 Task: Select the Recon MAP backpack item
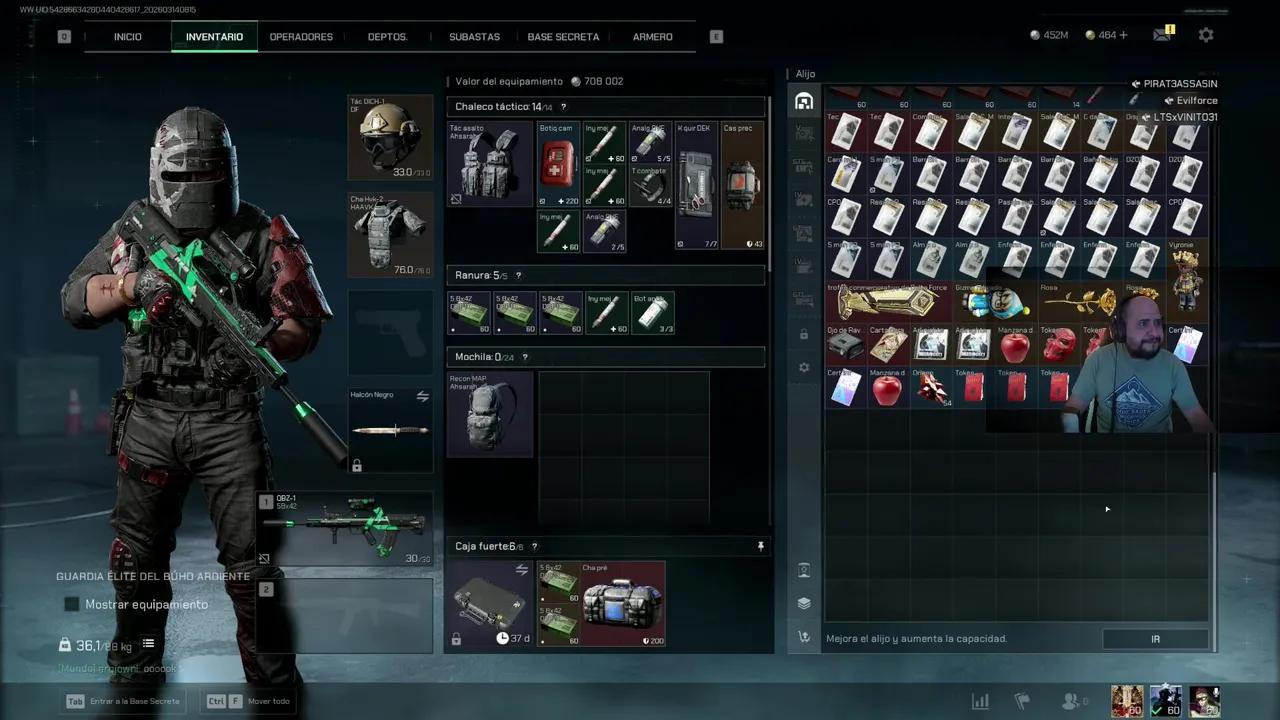coord(490,414)
